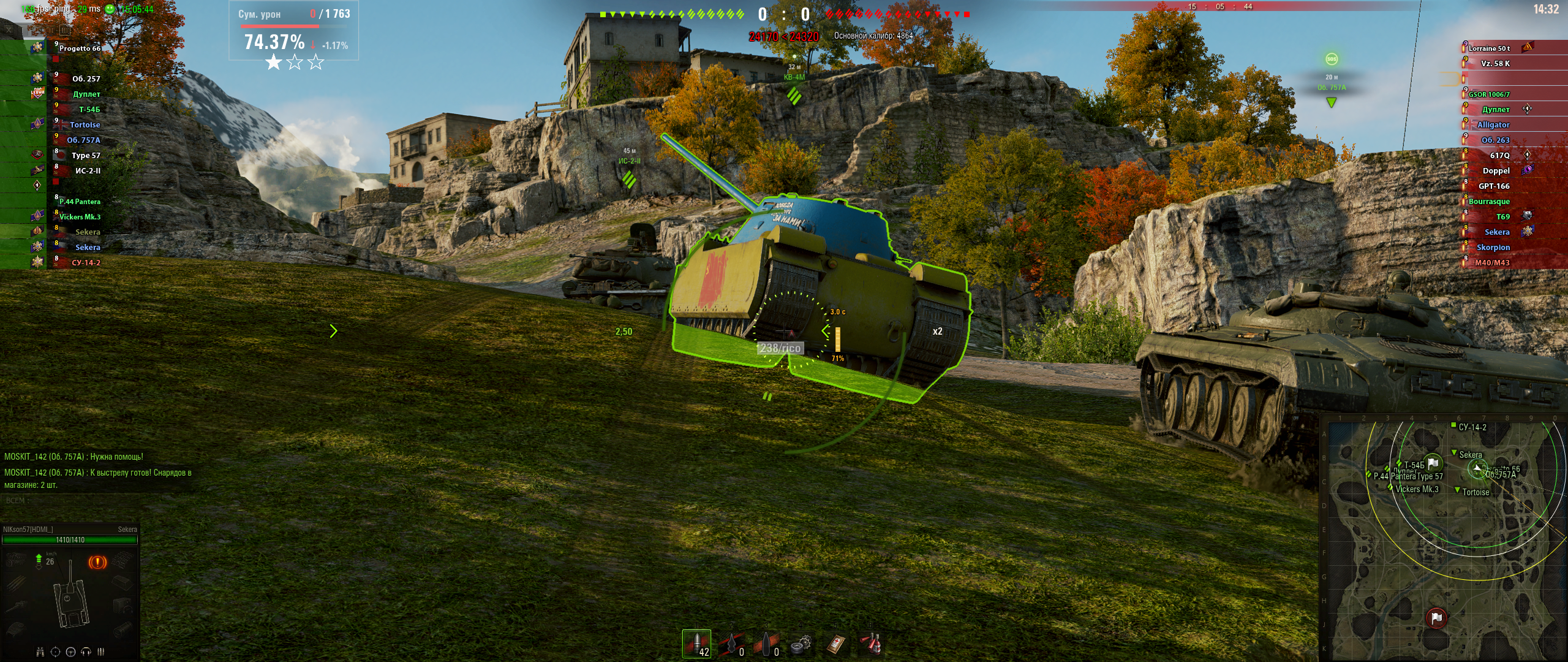Use the fire extinguisher consumable

(871, 644)
